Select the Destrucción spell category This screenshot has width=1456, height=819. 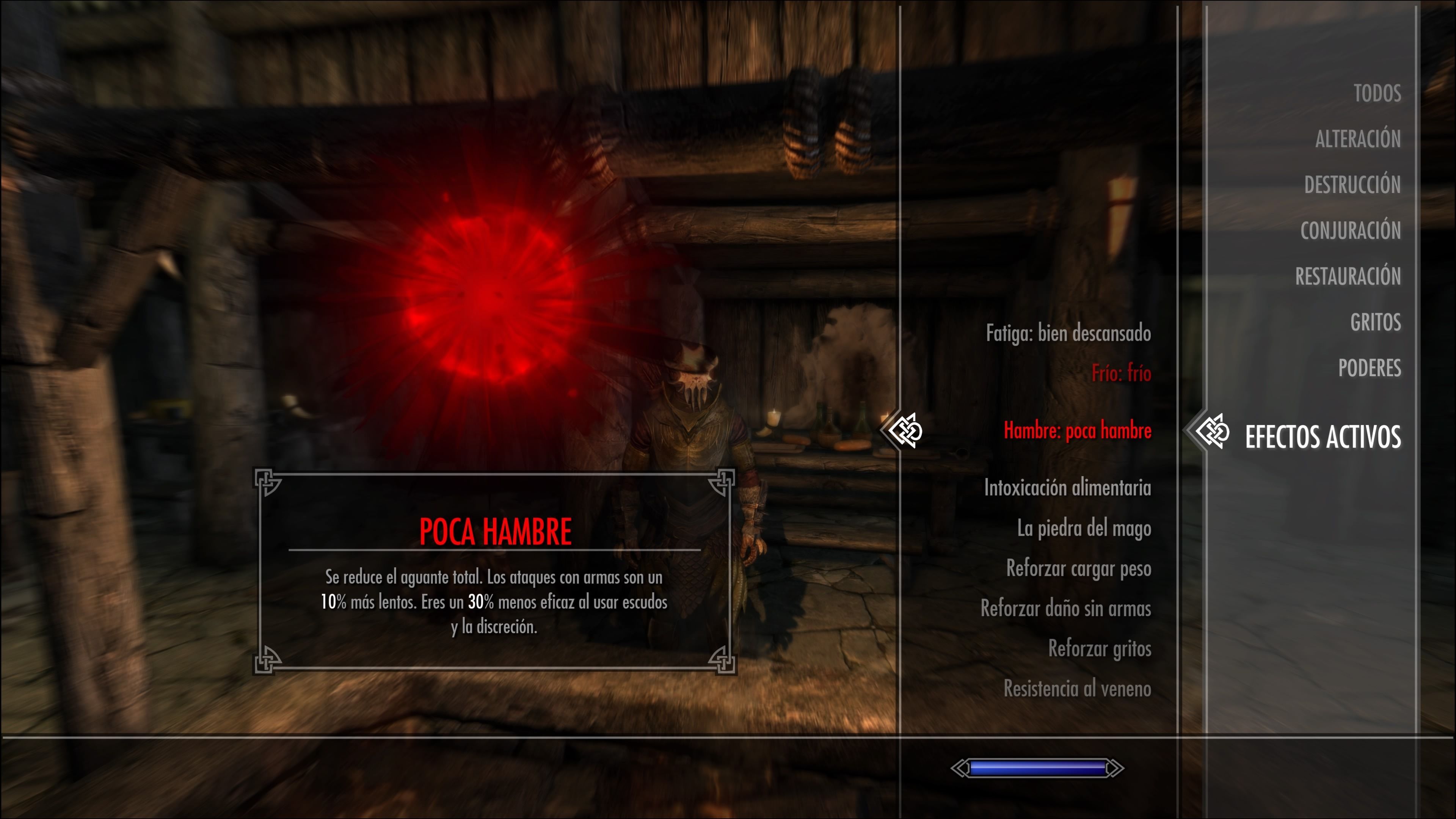click(x=1352, y=185)
